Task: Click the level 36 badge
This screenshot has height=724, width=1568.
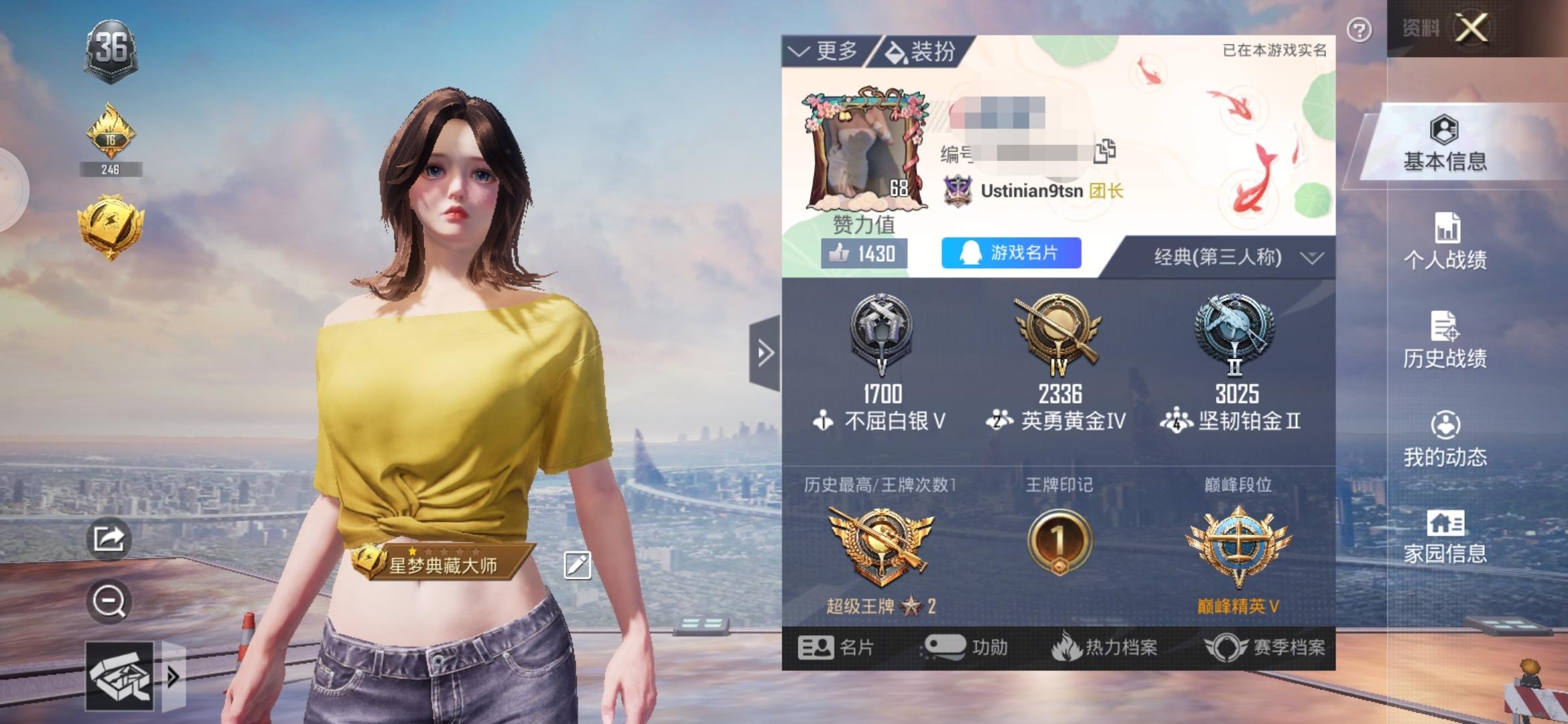Action: (111, 48)
